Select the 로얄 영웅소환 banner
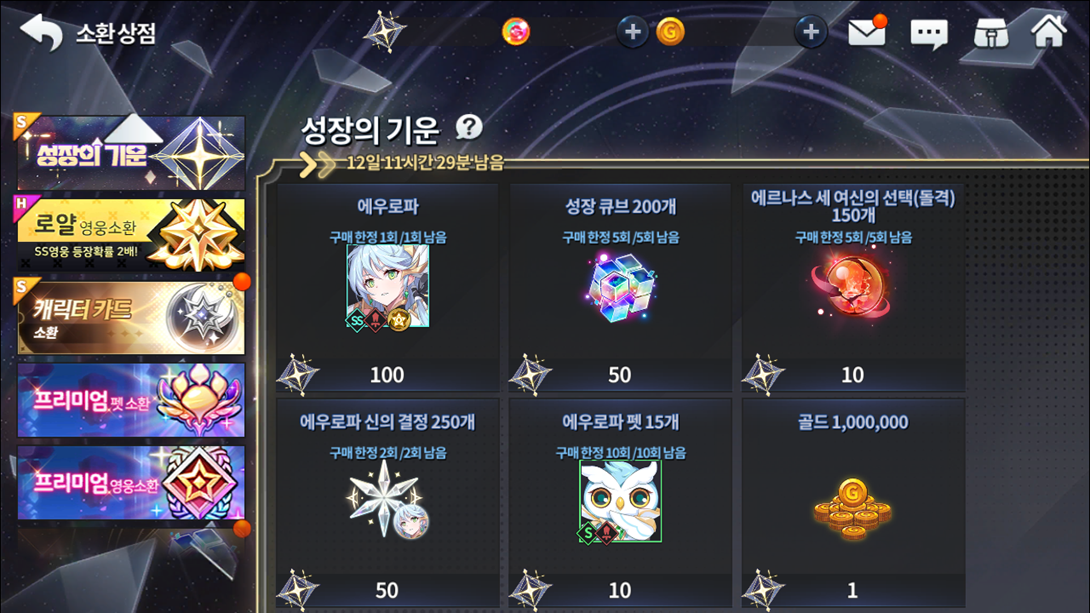1090x613 pixels. (x=131, y=234)
